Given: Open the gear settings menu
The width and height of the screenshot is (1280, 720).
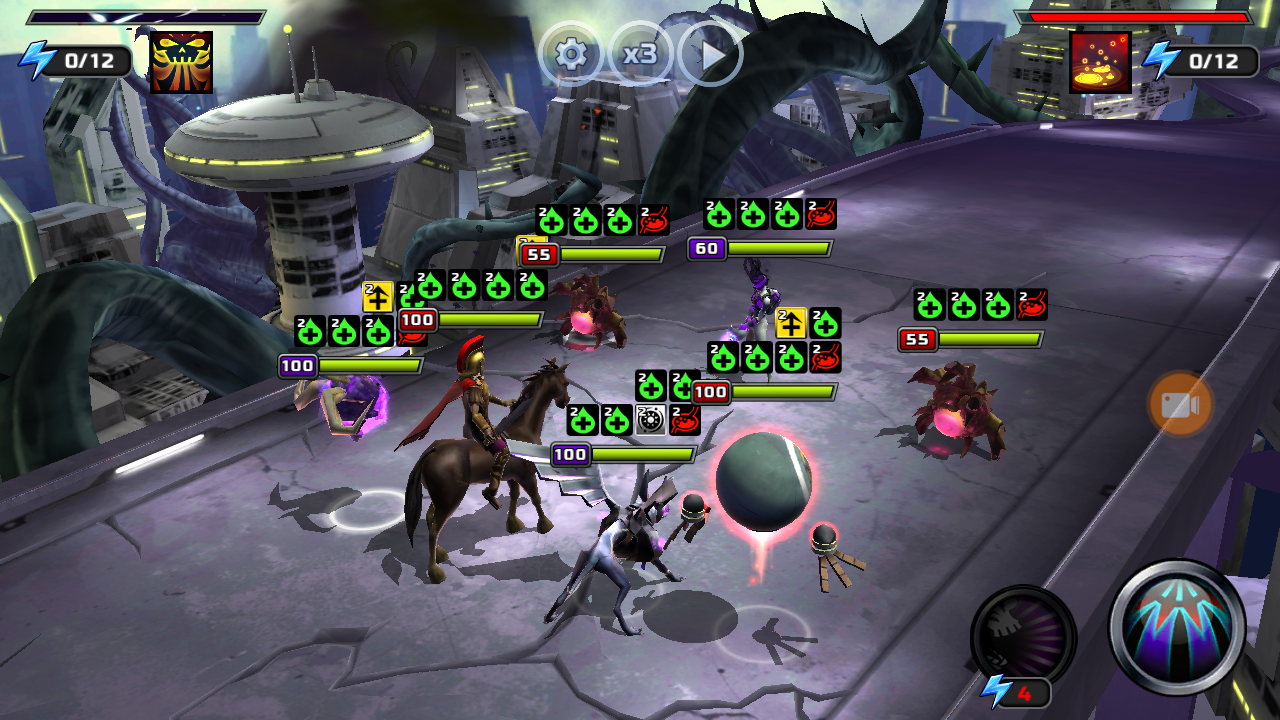Looking at the screenshot, I should click(571, 54).
